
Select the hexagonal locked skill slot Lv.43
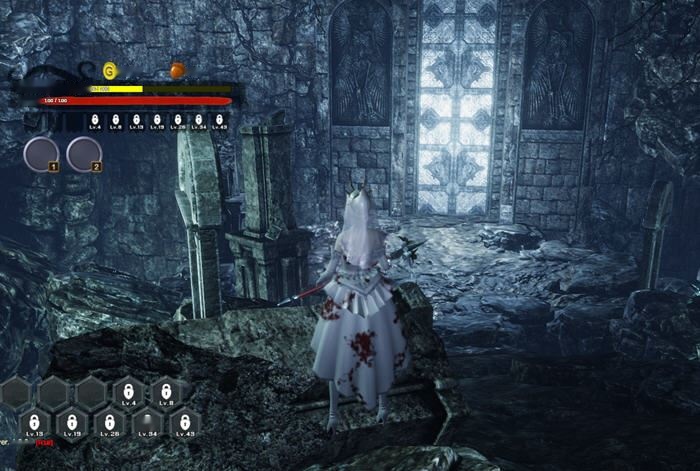pos(185,422)
